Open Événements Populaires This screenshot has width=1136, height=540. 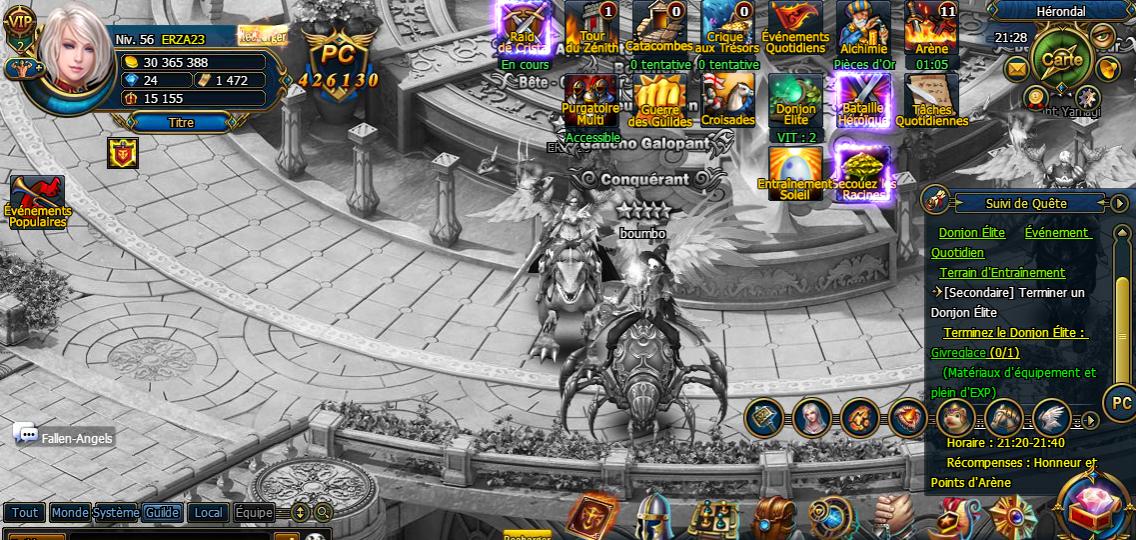(37, 201)
